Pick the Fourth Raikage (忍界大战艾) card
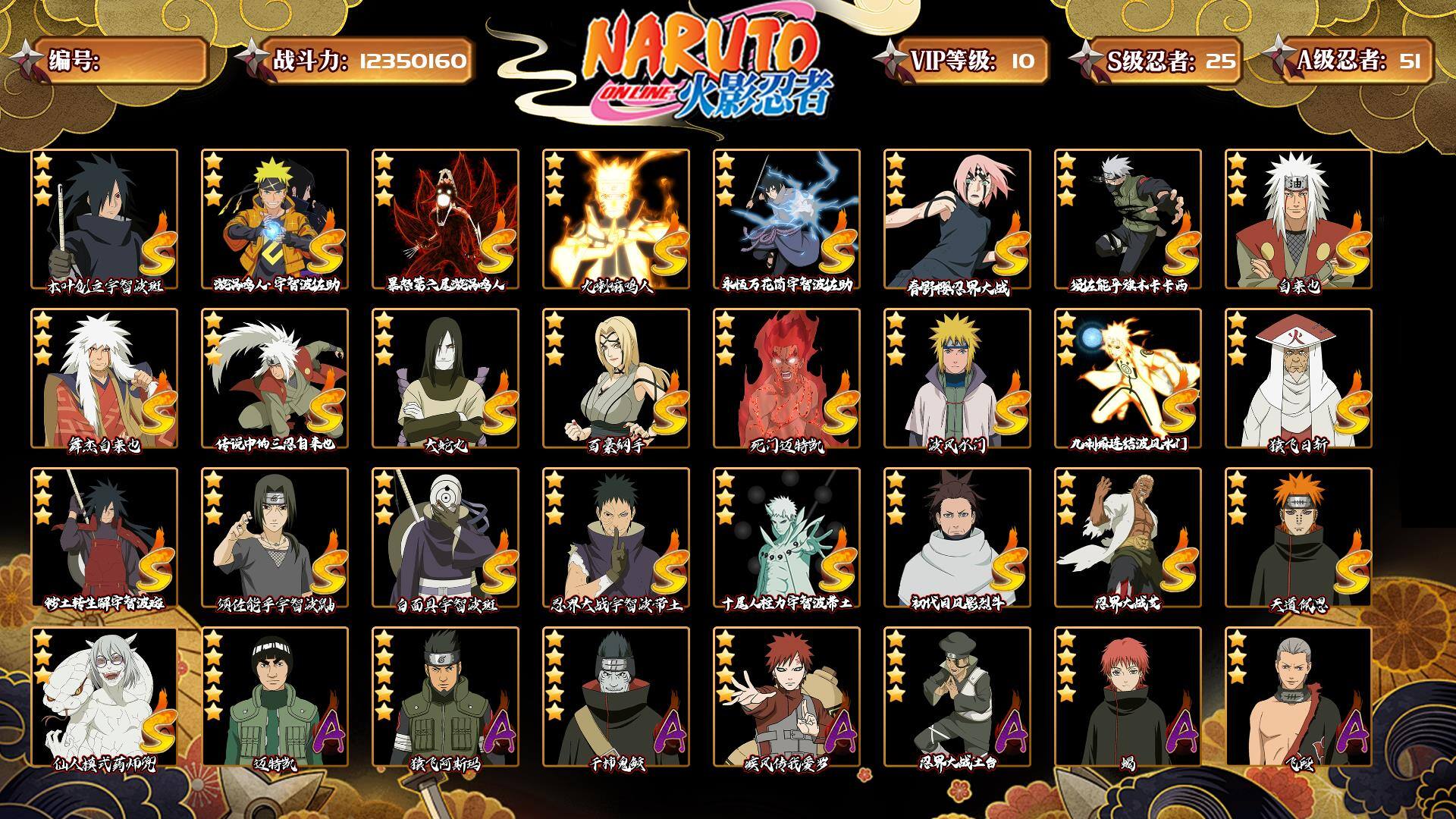Viewport: 1456px width, 819px height. point(1128,538)
